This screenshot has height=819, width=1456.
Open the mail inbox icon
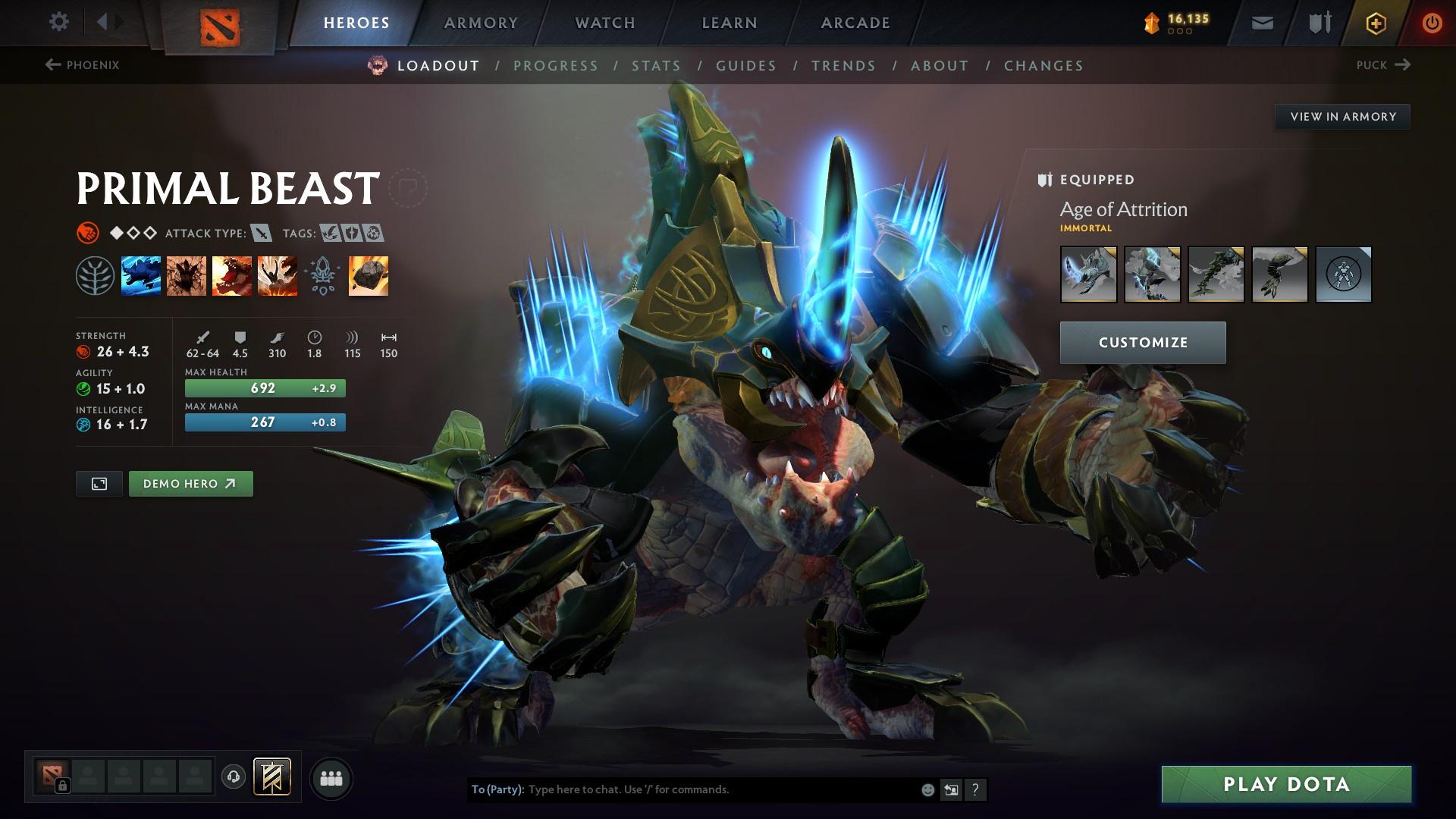[x=1261, y=23]
